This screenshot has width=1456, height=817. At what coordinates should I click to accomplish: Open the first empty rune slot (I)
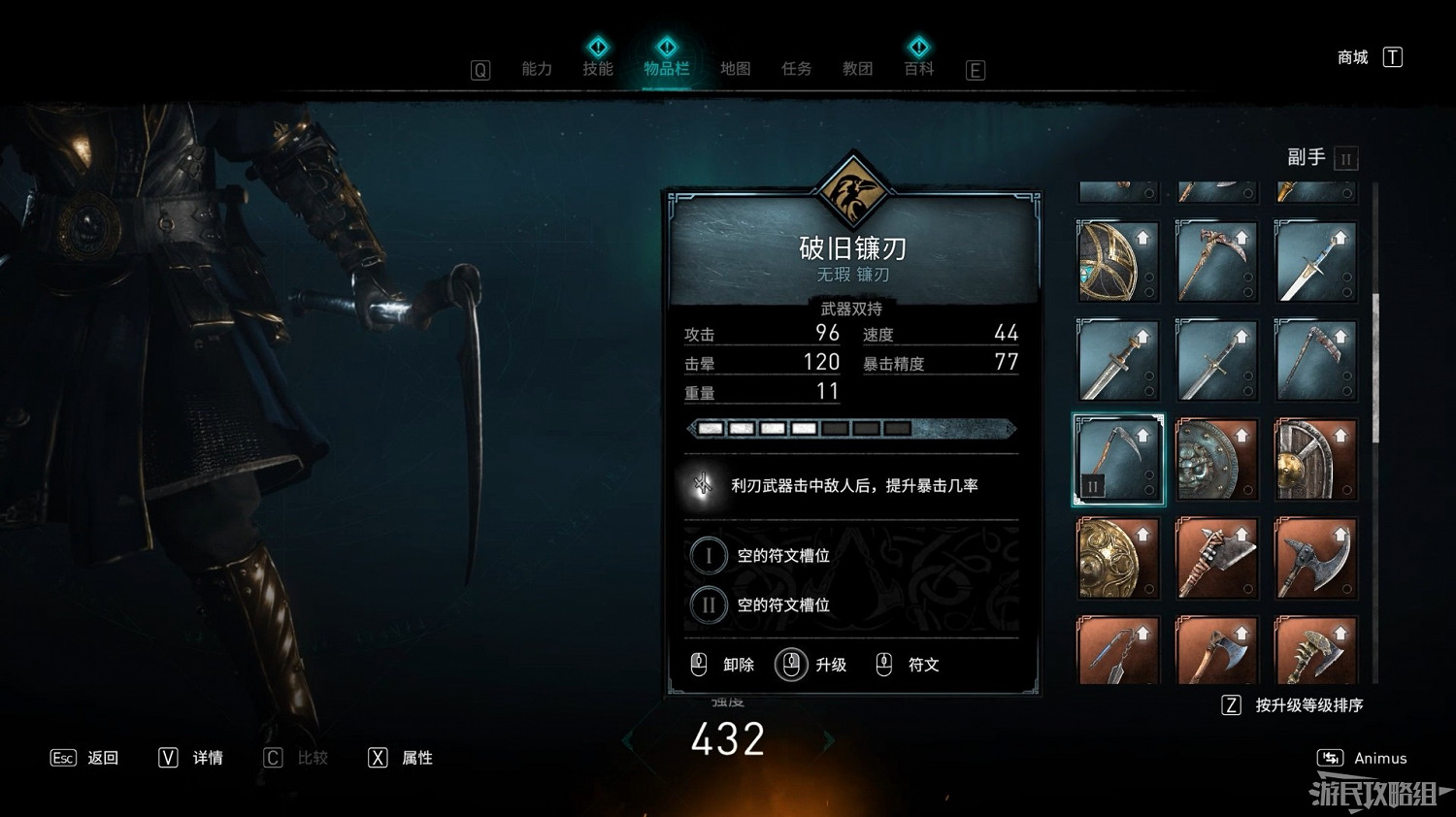coord(709,555)
